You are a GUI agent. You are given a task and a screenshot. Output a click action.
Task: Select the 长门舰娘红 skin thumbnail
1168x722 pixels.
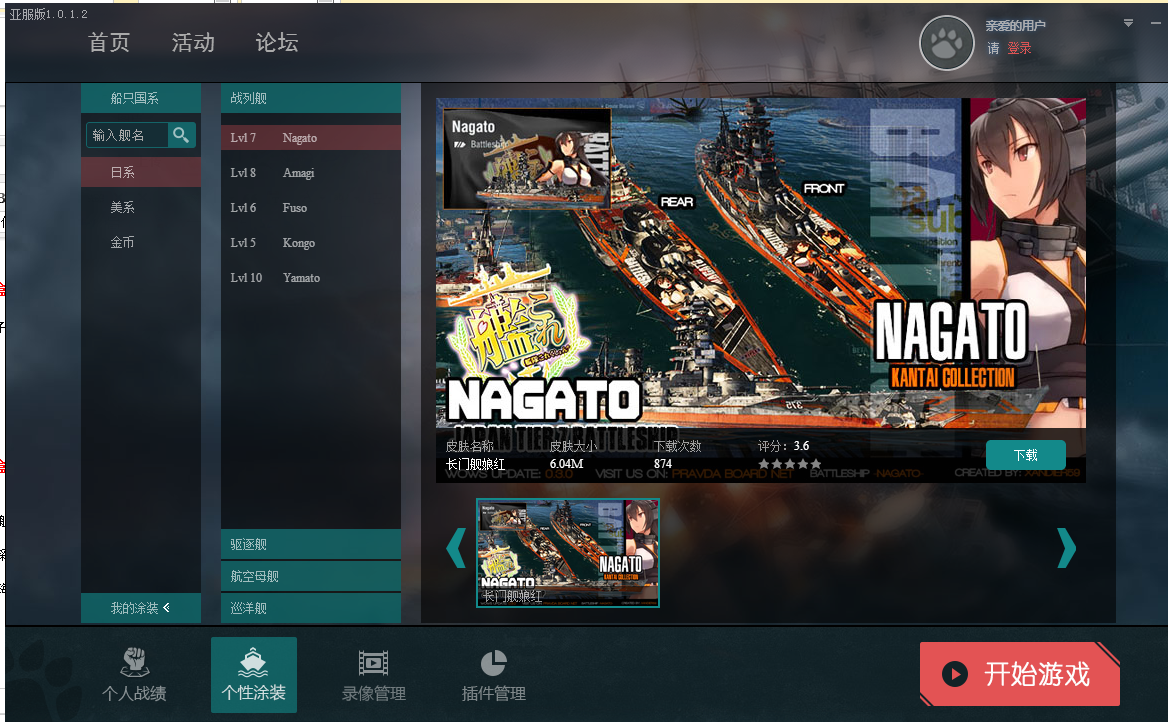[567, 552]
